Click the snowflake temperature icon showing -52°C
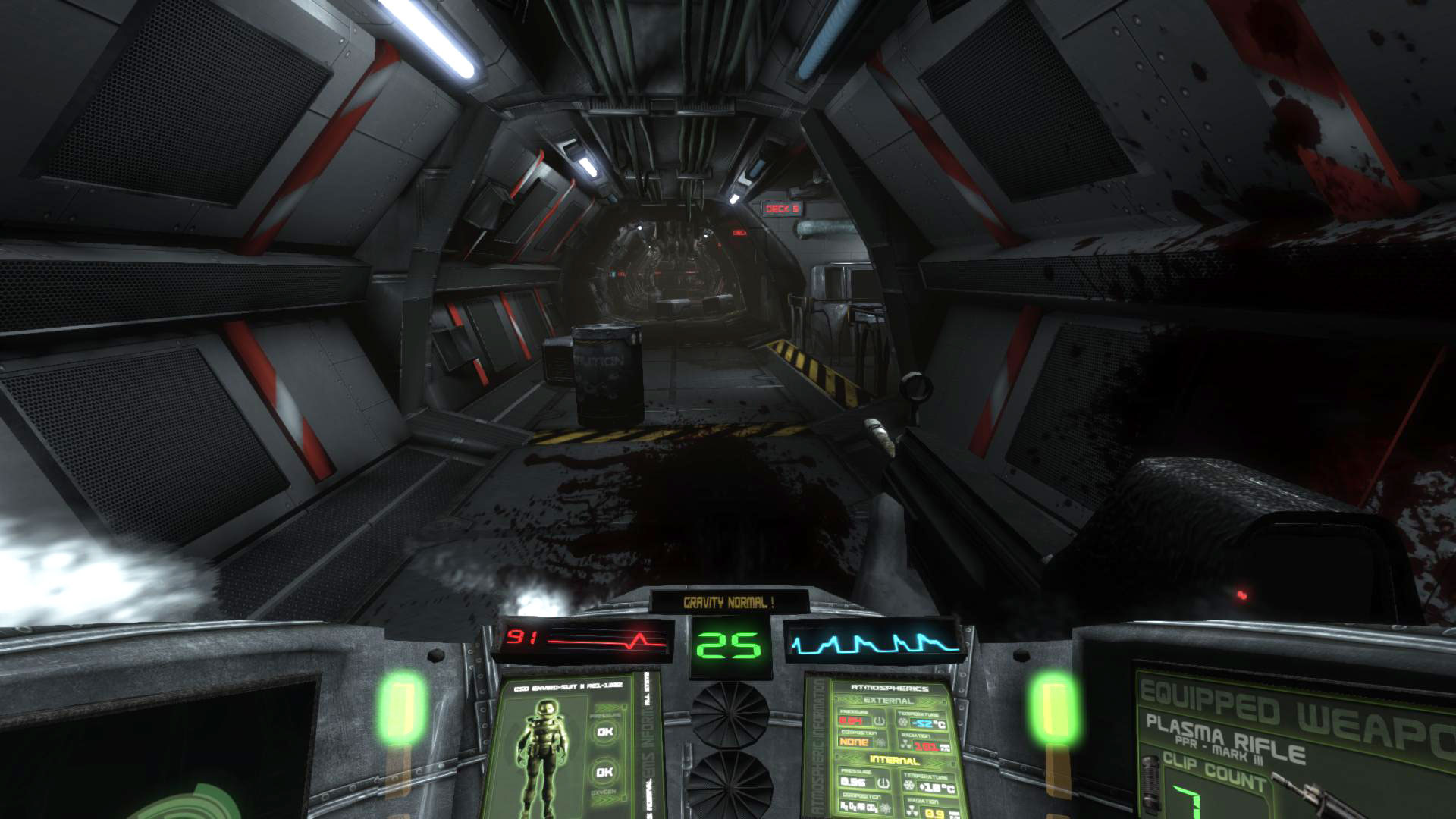1456x819 pixels. pos(902,721)
